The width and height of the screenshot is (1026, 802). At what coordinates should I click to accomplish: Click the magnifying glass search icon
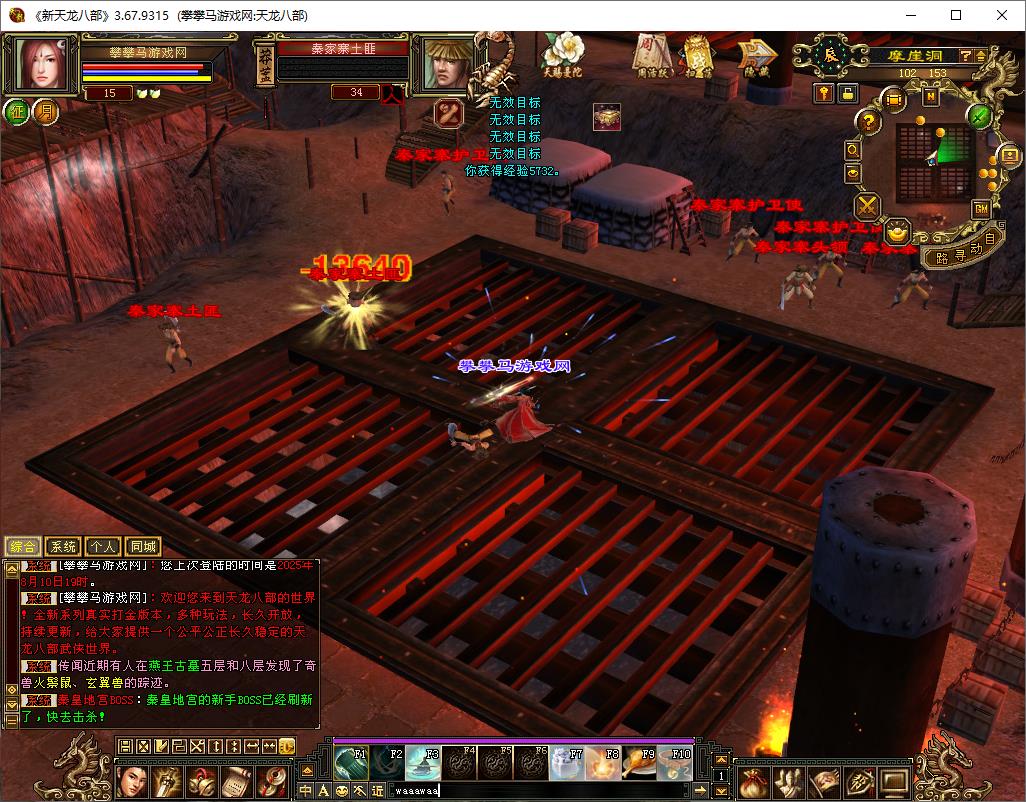click(x=853, y=149)
